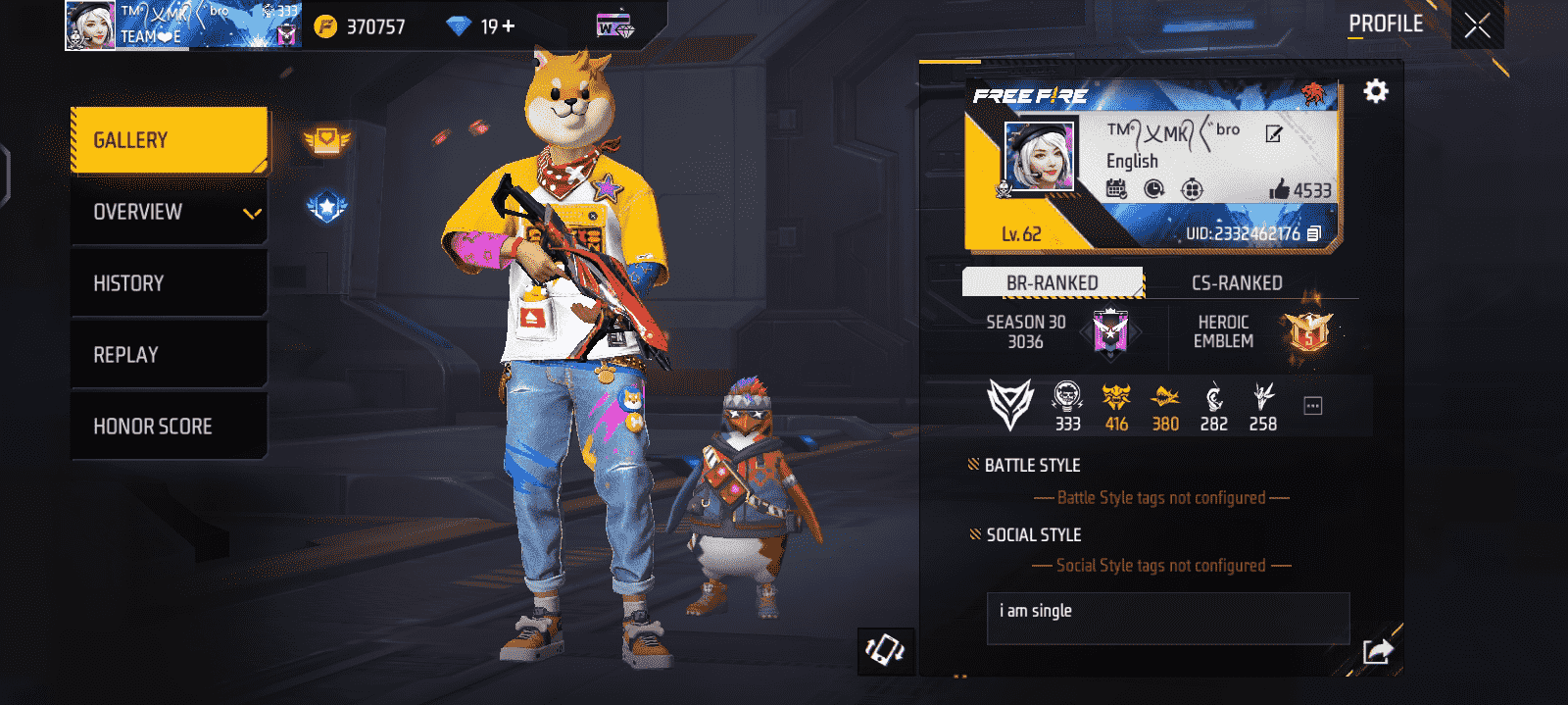Screen dimensions: 1568x705
Task: Add diamonds with the plus button
Action: tap(509, 26)
